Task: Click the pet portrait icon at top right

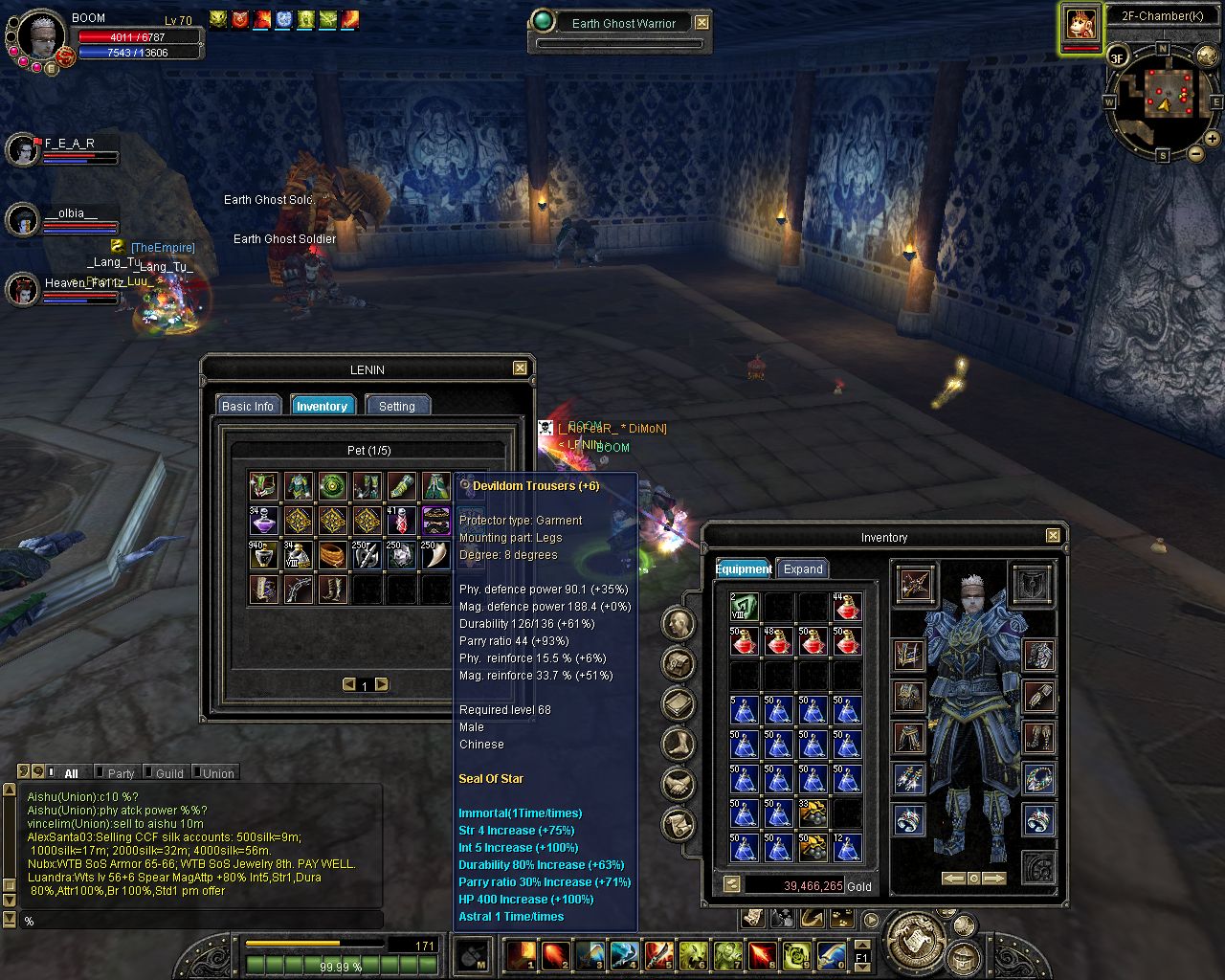Action: [x=1081, y=25]
